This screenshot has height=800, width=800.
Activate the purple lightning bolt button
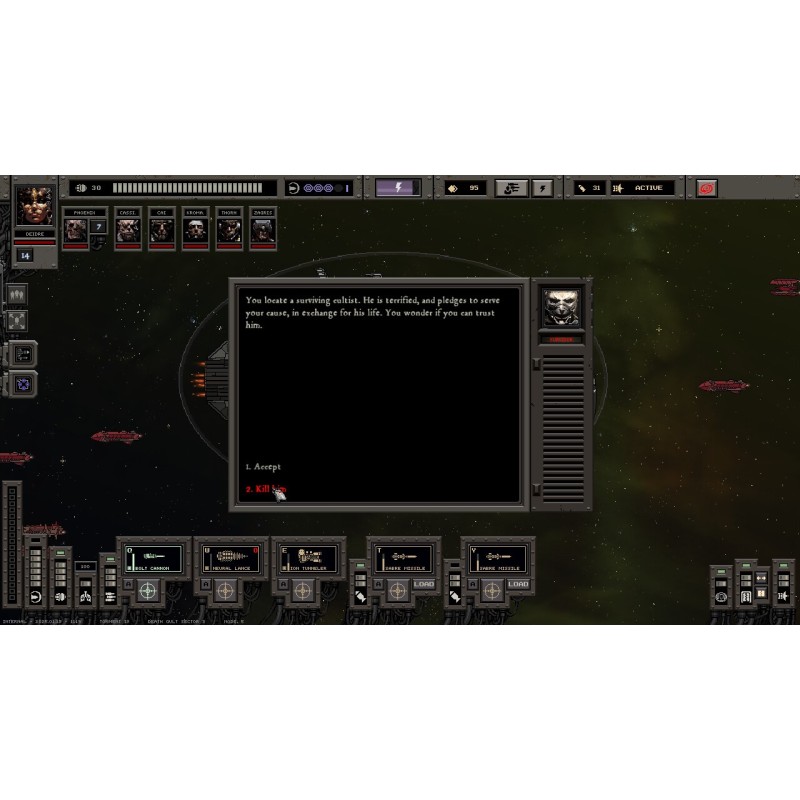397,188
